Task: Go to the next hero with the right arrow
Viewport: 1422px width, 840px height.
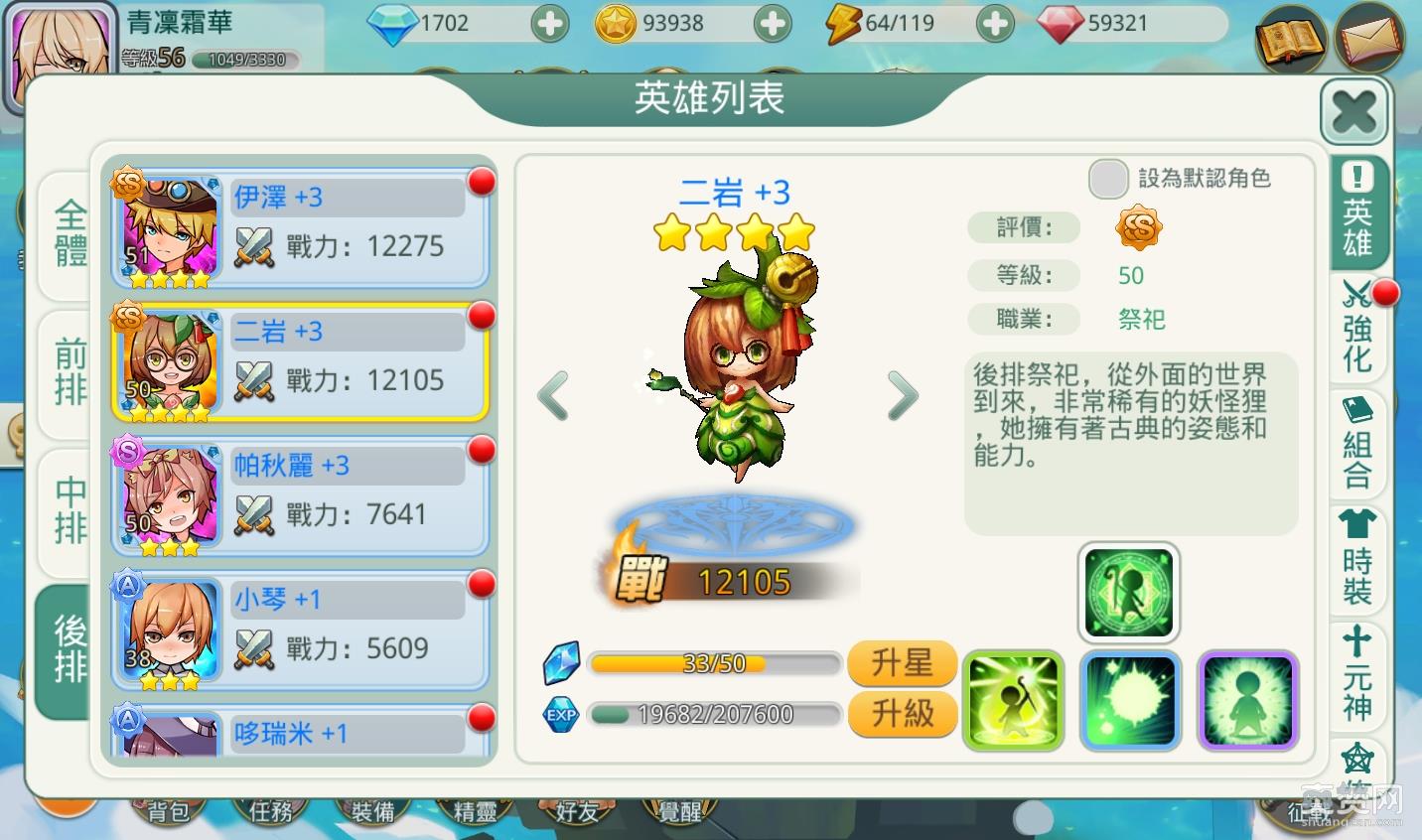Action: tap(903, 396)
